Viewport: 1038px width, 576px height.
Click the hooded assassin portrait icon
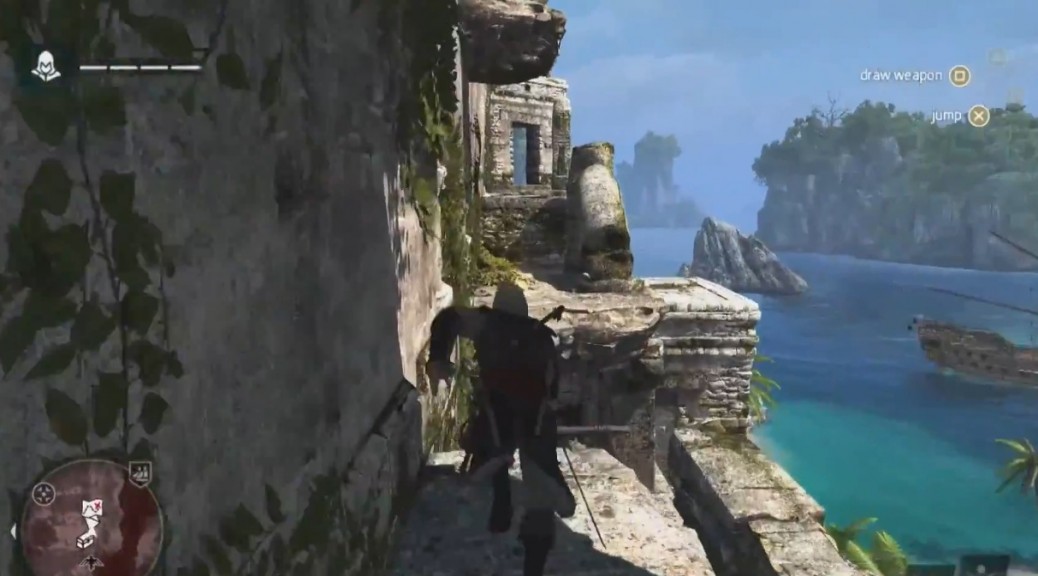pos(44,67)
